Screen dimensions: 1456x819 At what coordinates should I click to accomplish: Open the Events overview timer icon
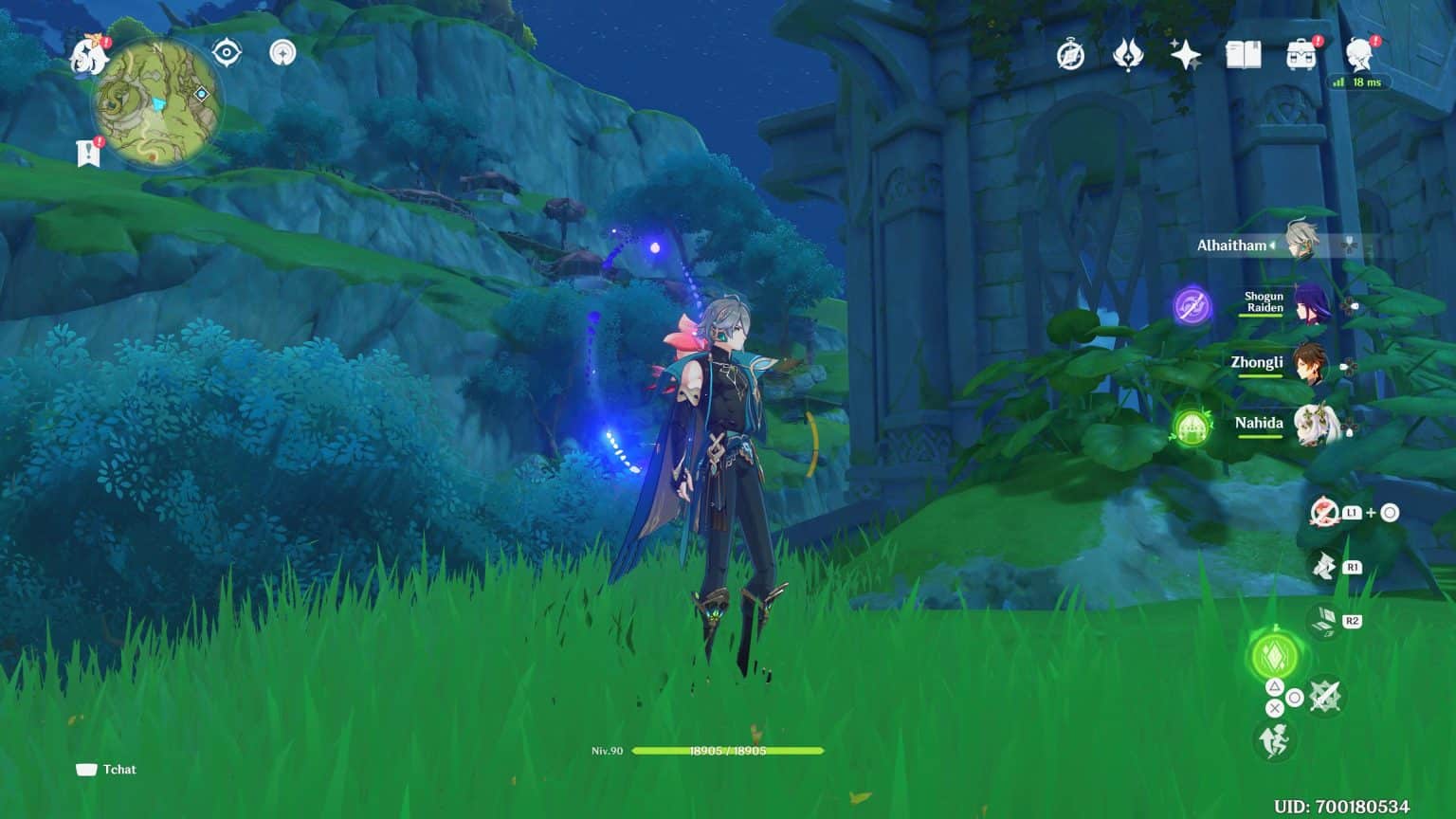(x=1069, y=55)
